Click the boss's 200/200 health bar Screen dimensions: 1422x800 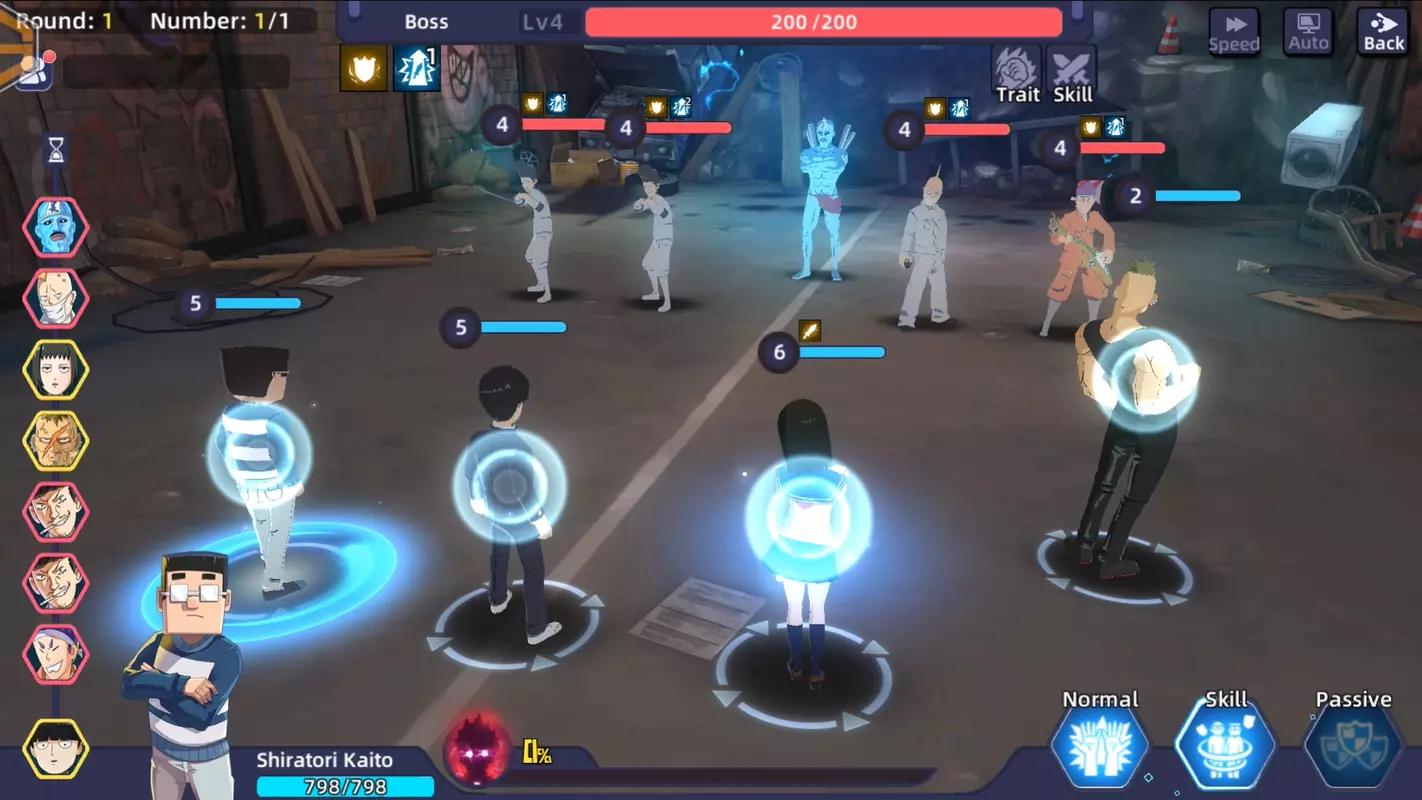pos(823,21)
